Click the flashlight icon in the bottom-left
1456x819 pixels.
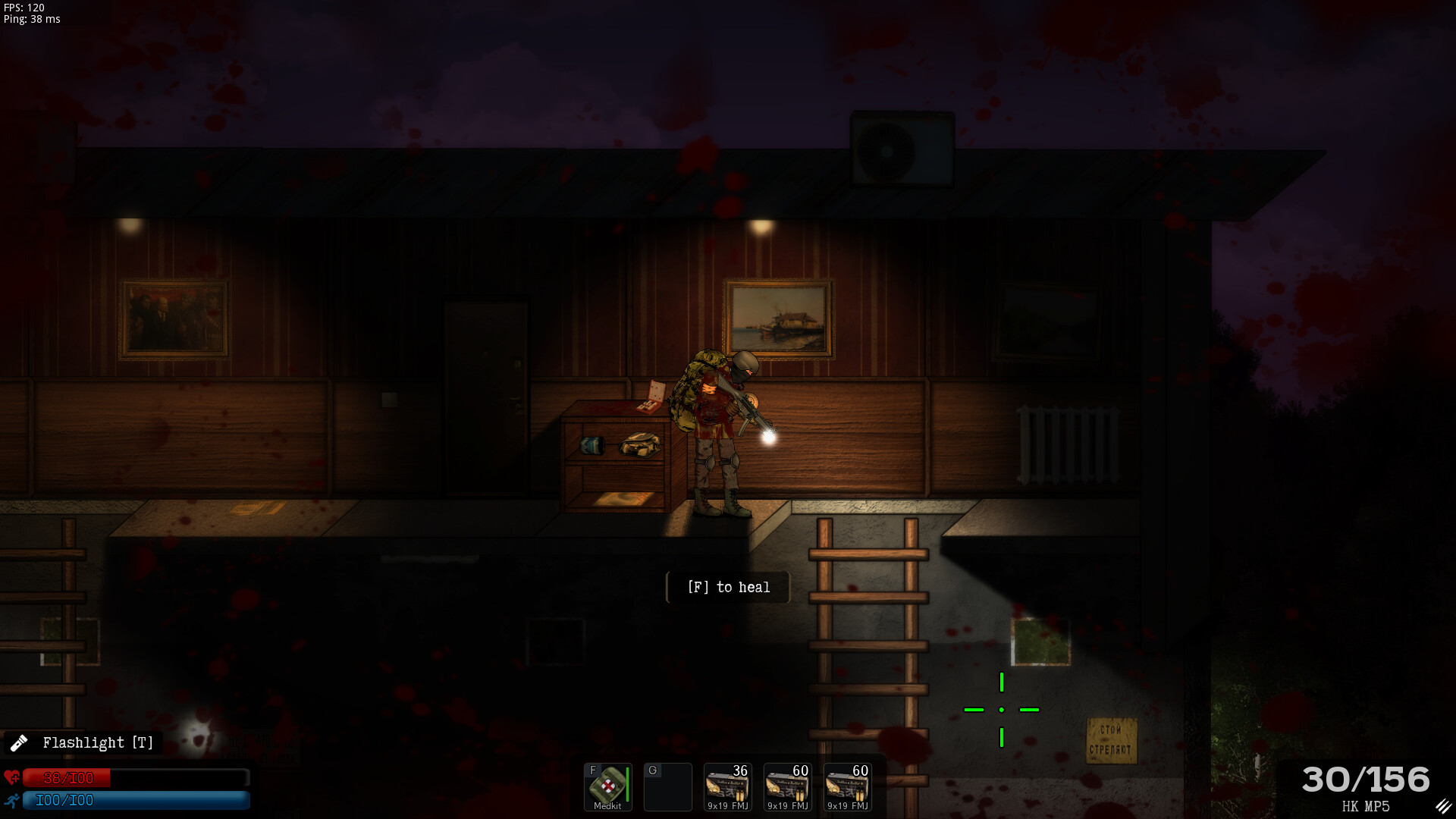pos(20,742)
